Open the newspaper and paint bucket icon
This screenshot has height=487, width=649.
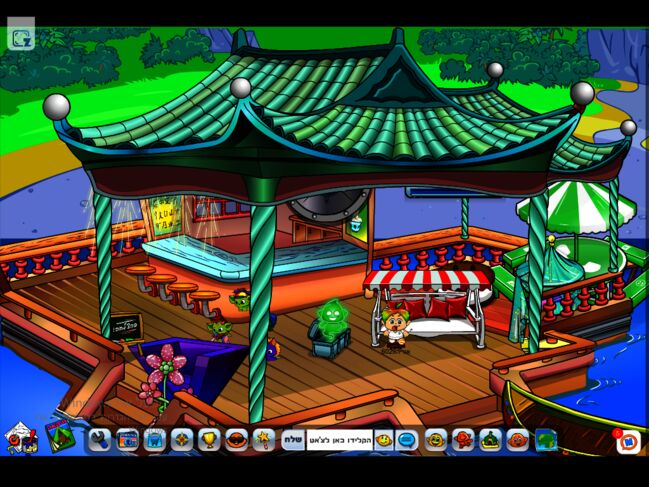tap(18, 438)
